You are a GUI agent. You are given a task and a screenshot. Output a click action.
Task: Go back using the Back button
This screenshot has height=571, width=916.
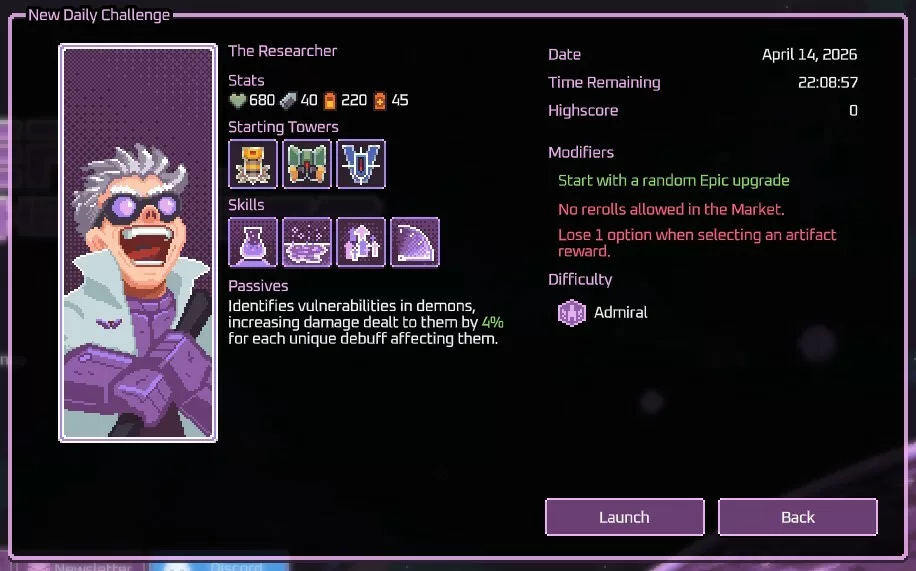click(x=797, y=517)
